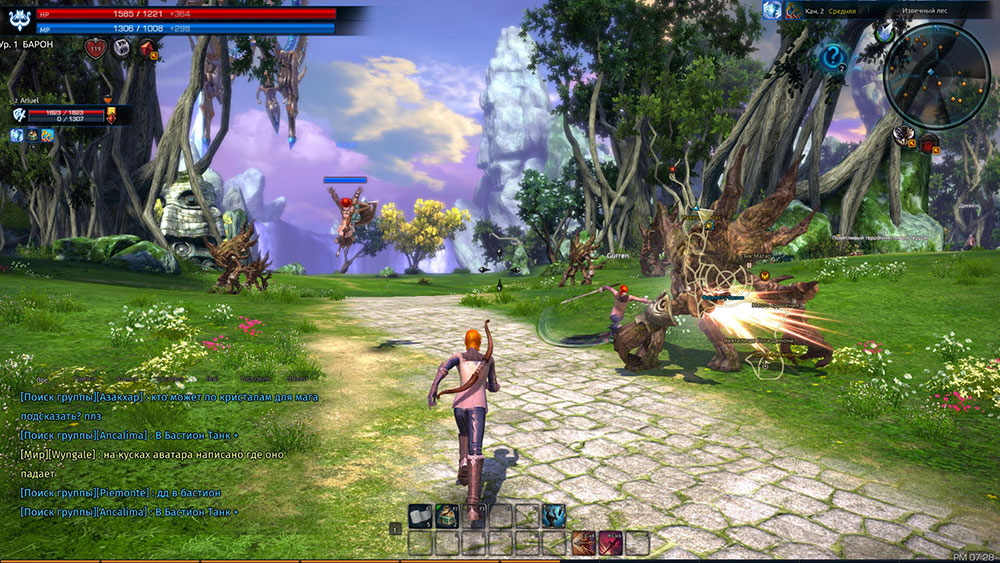1000x563 pixels.
Task: Open the circular minimap
Action: pos(936,75)
